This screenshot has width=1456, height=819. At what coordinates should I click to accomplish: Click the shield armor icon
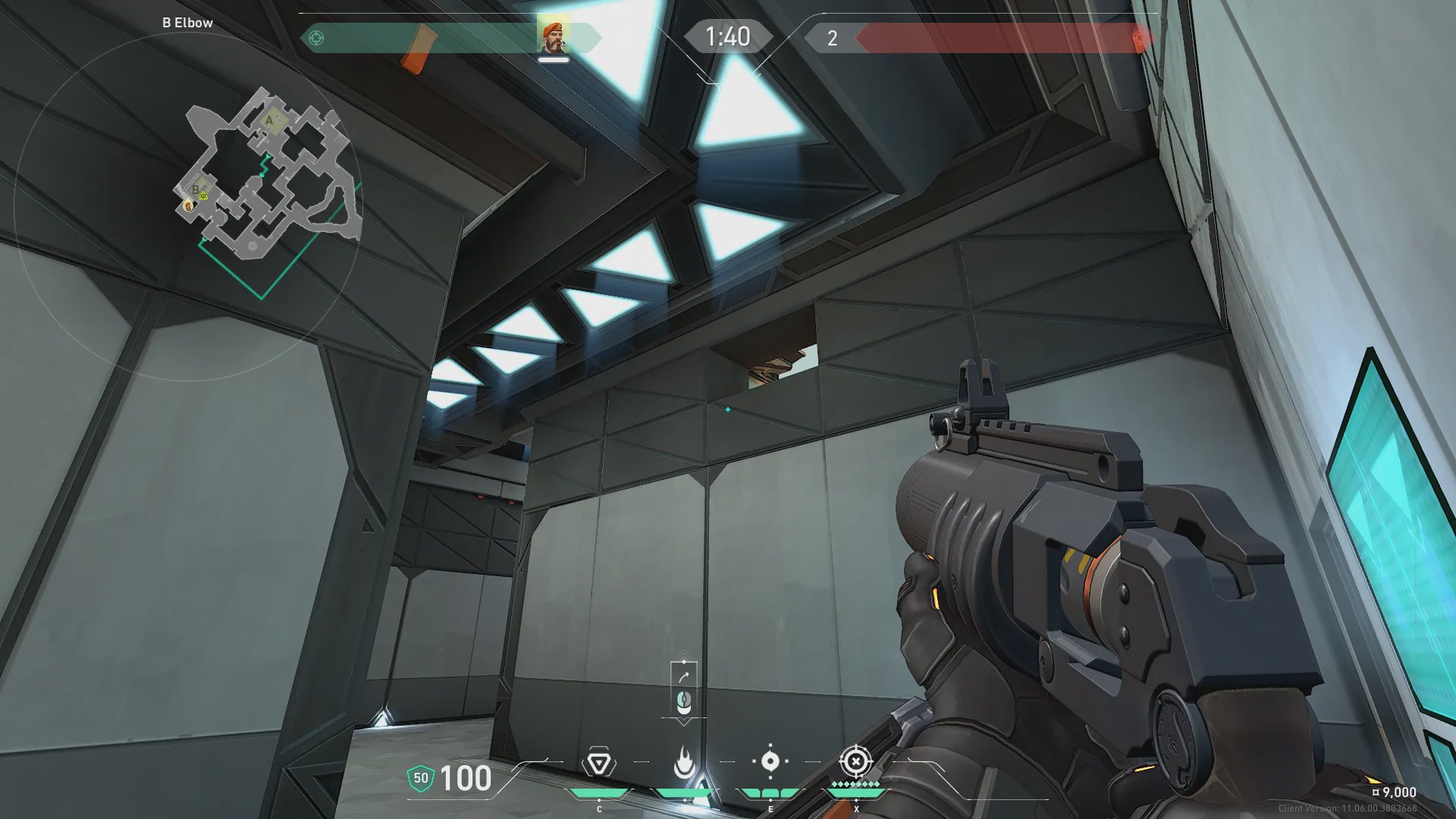click(421, 778)
